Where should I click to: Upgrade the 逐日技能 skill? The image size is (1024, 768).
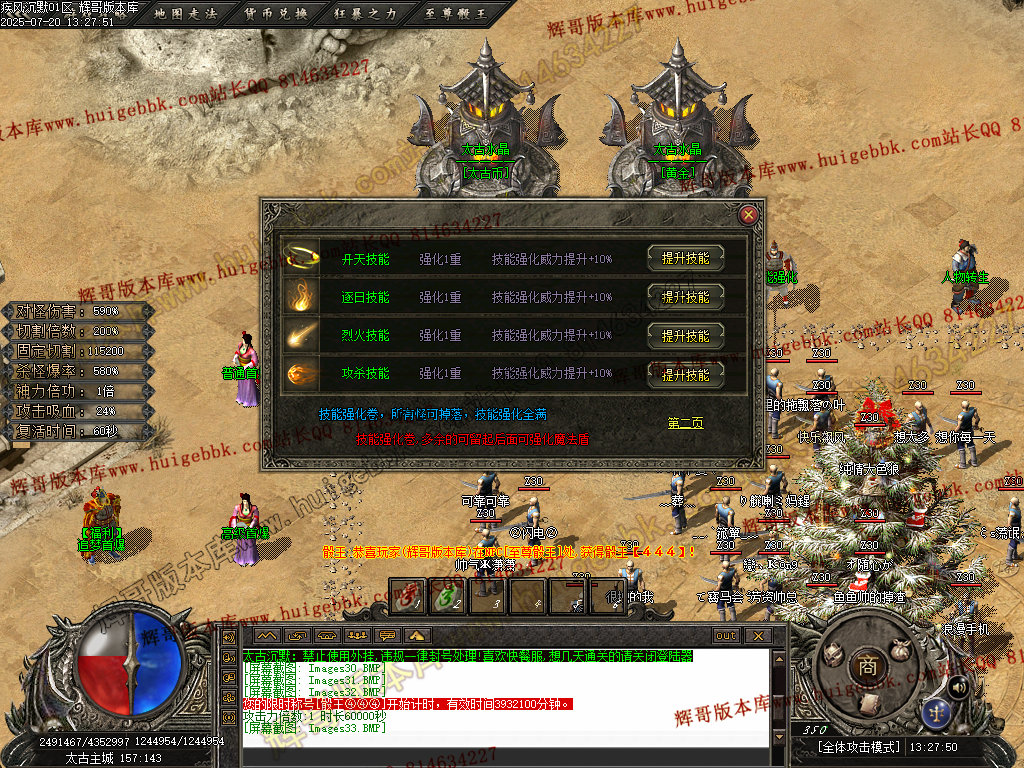click(685, 297)
